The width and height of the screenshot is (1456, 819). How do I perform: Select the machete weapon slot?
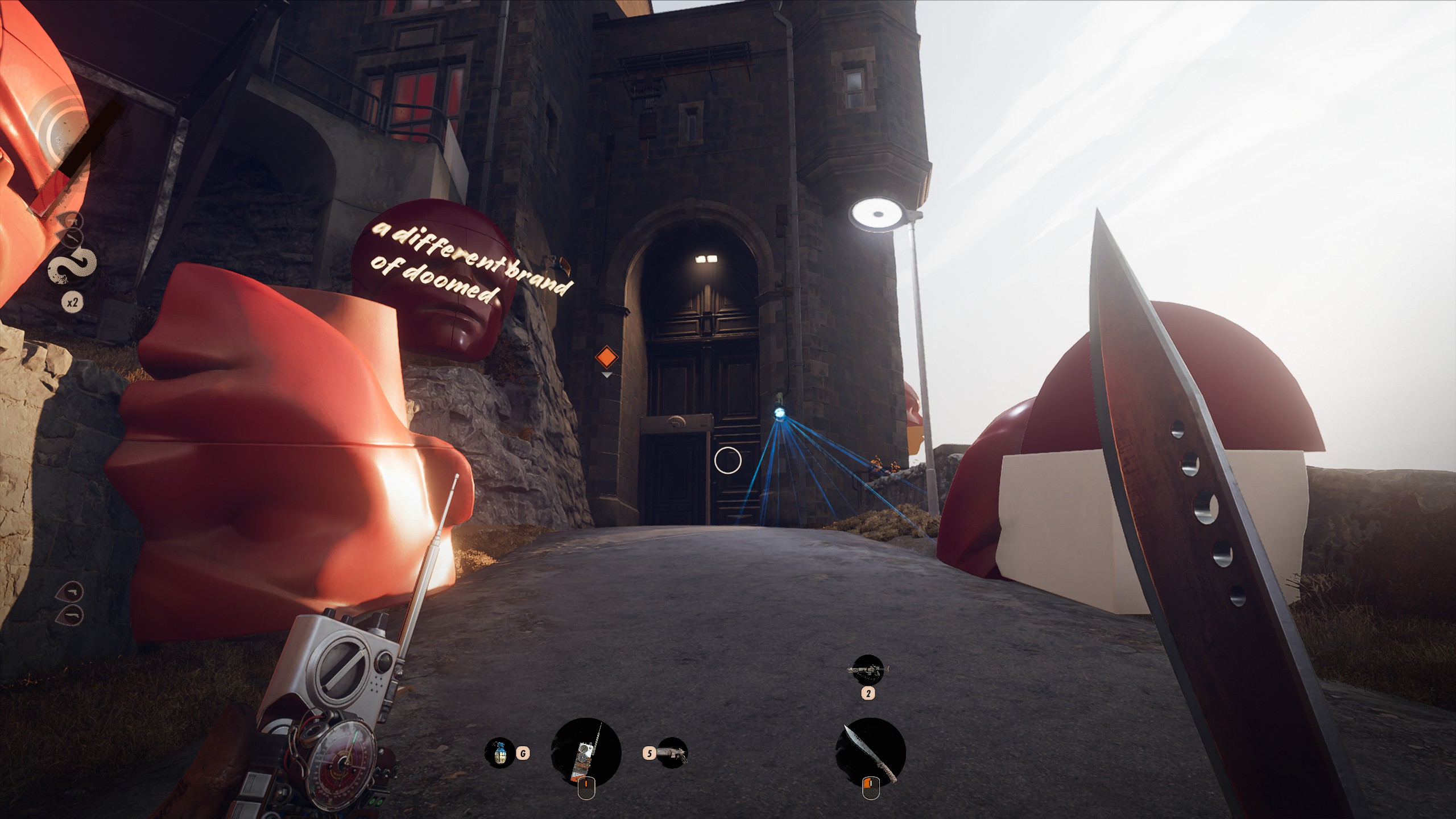[x=870, y=753]
